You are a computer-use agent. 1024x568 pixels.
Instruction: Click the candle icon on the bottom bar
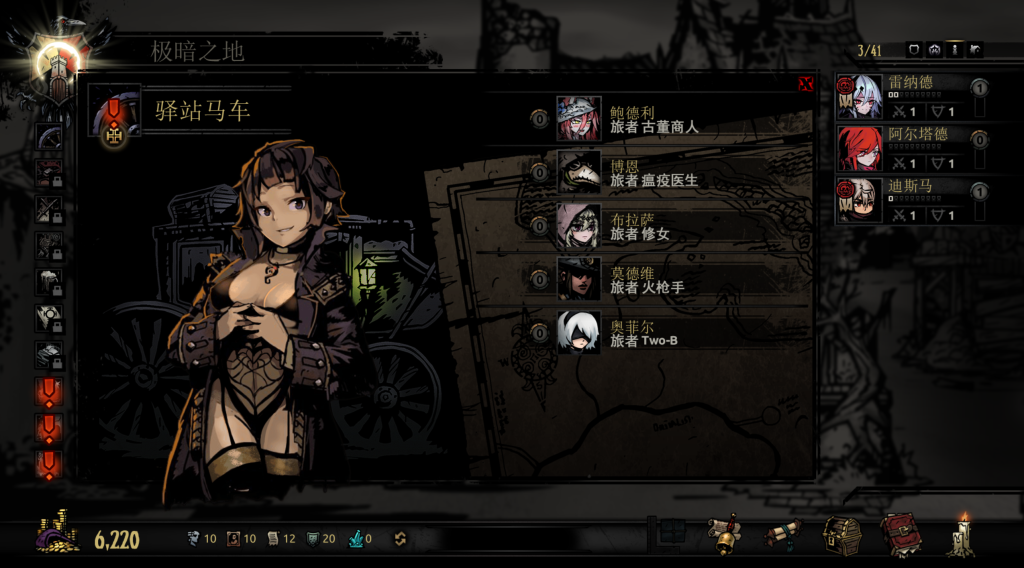tap(962, 536)
